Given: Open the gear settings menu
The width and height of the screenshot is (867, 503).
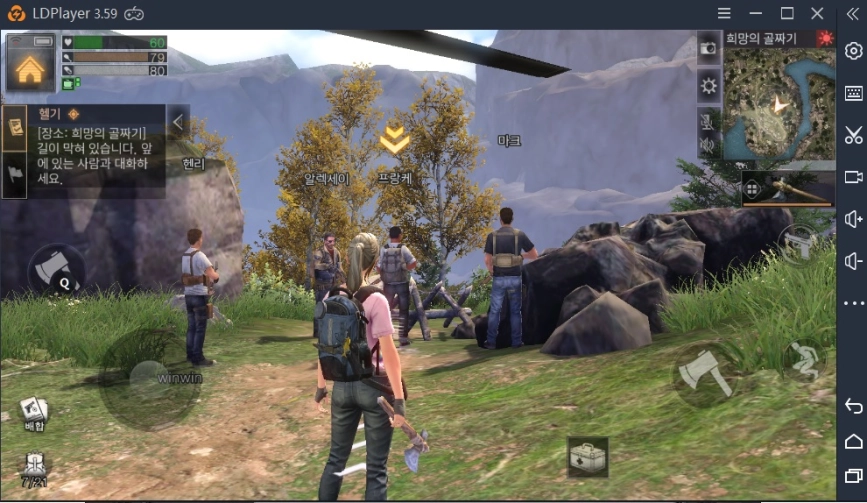Looking at the screenshot, I should pos(709,86).
